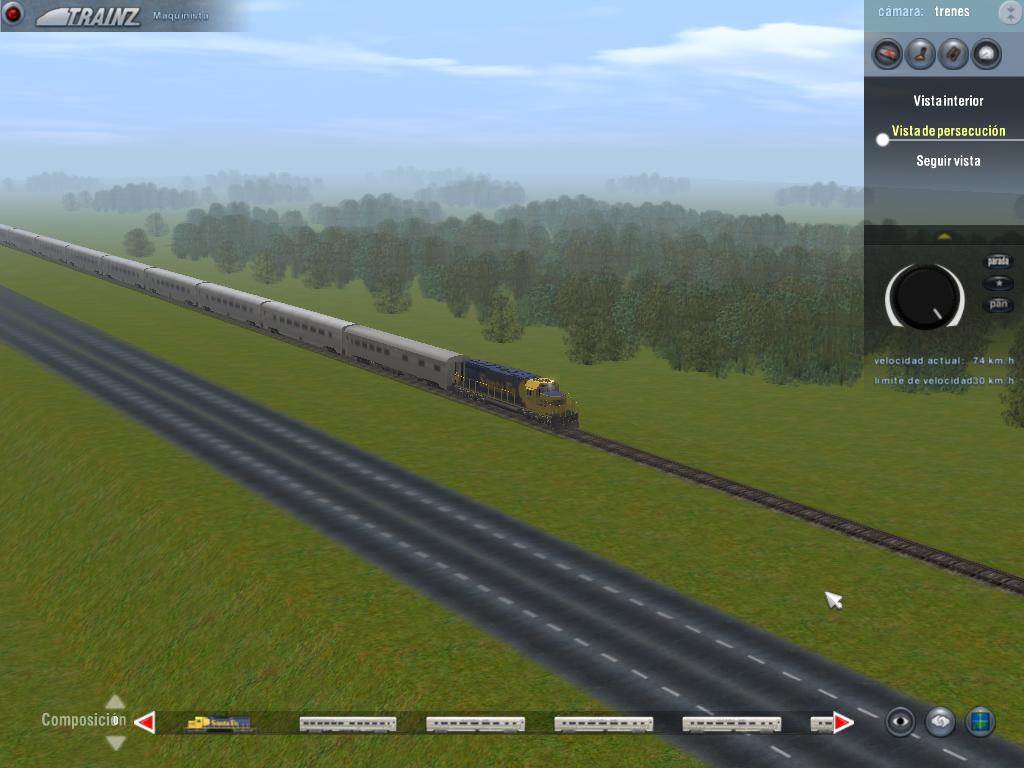Click the handshake icon button
1024x768 pixels.
(x=940, y=721)
